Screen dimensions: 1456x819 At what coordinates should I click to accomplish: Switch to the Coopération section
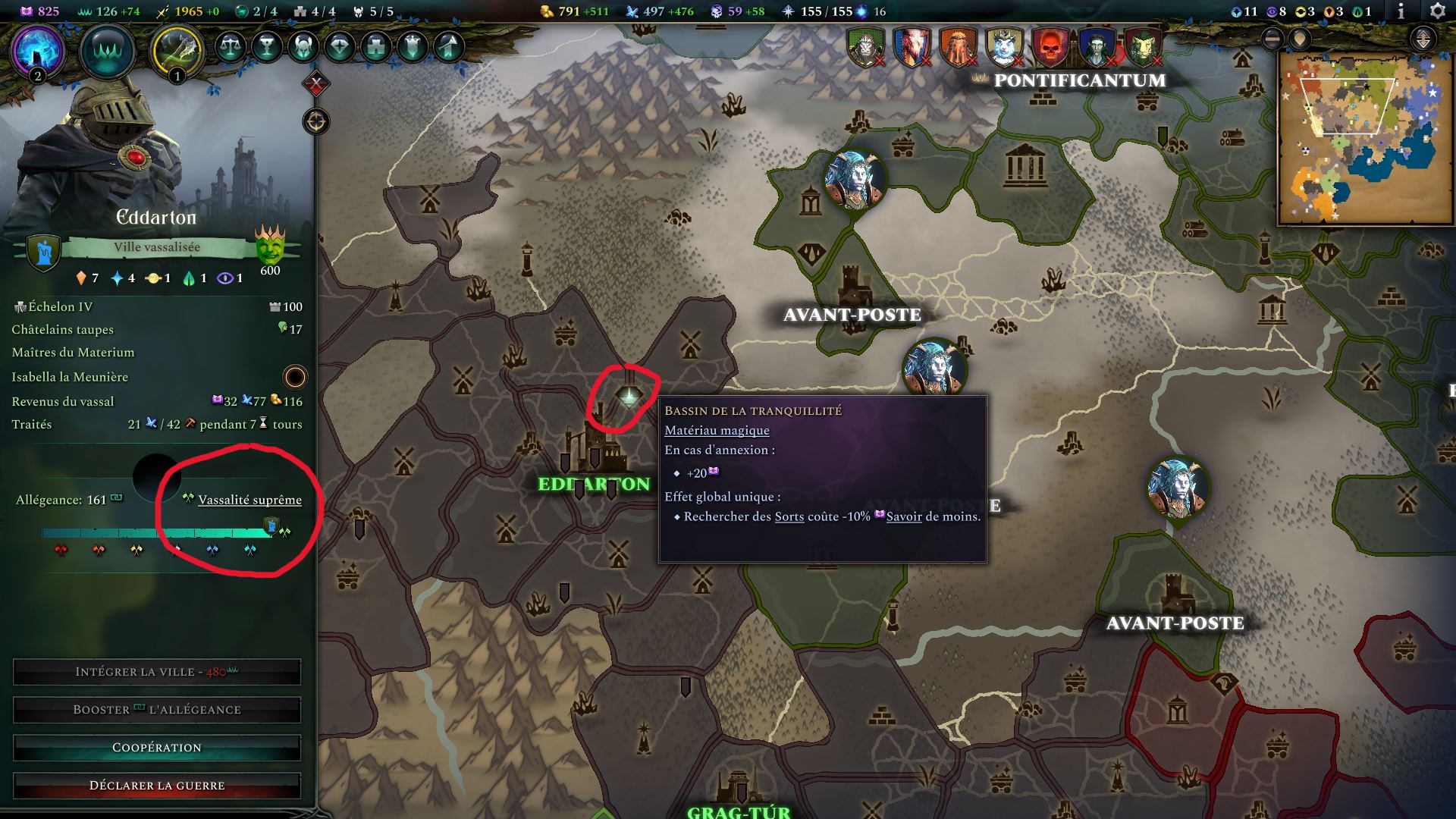pyautogui.click(x=156, y=747)
